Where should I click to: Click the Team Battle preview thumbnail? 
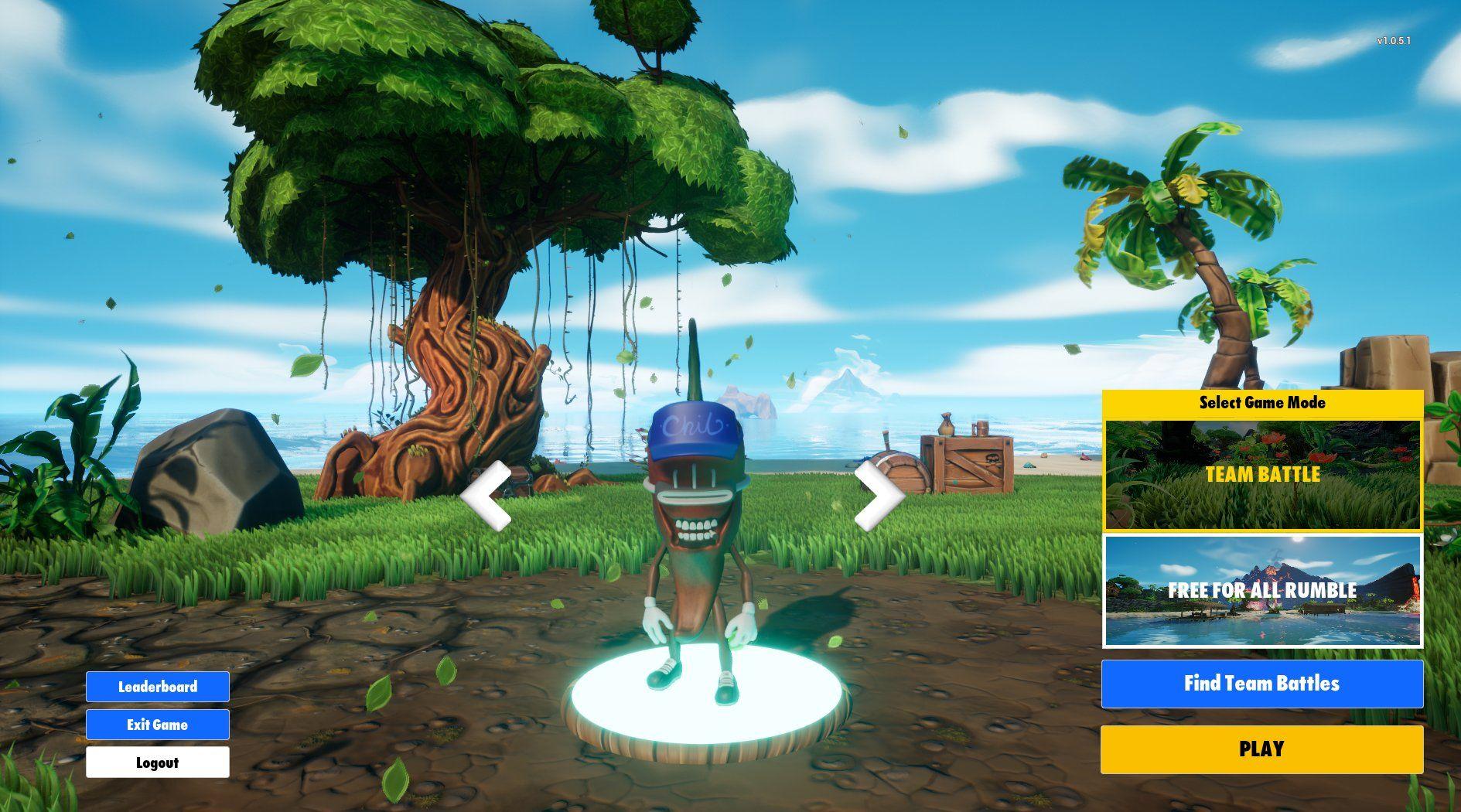pos(1262,475)
